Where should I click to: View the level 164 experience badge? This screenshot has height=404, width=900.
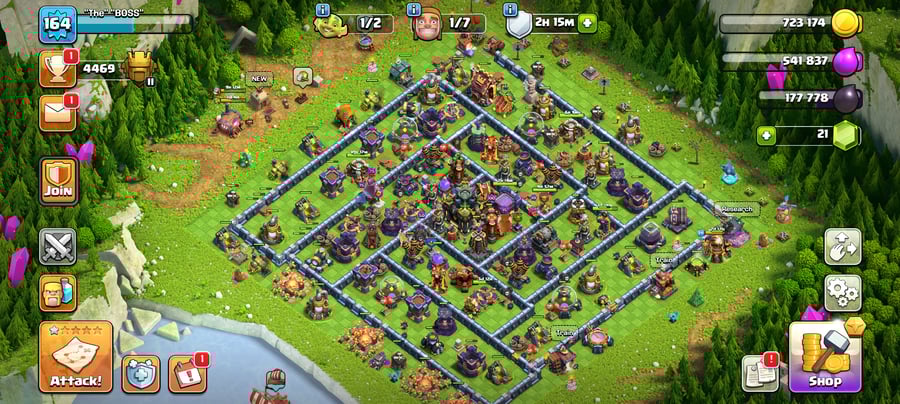(x=58, y=24)
